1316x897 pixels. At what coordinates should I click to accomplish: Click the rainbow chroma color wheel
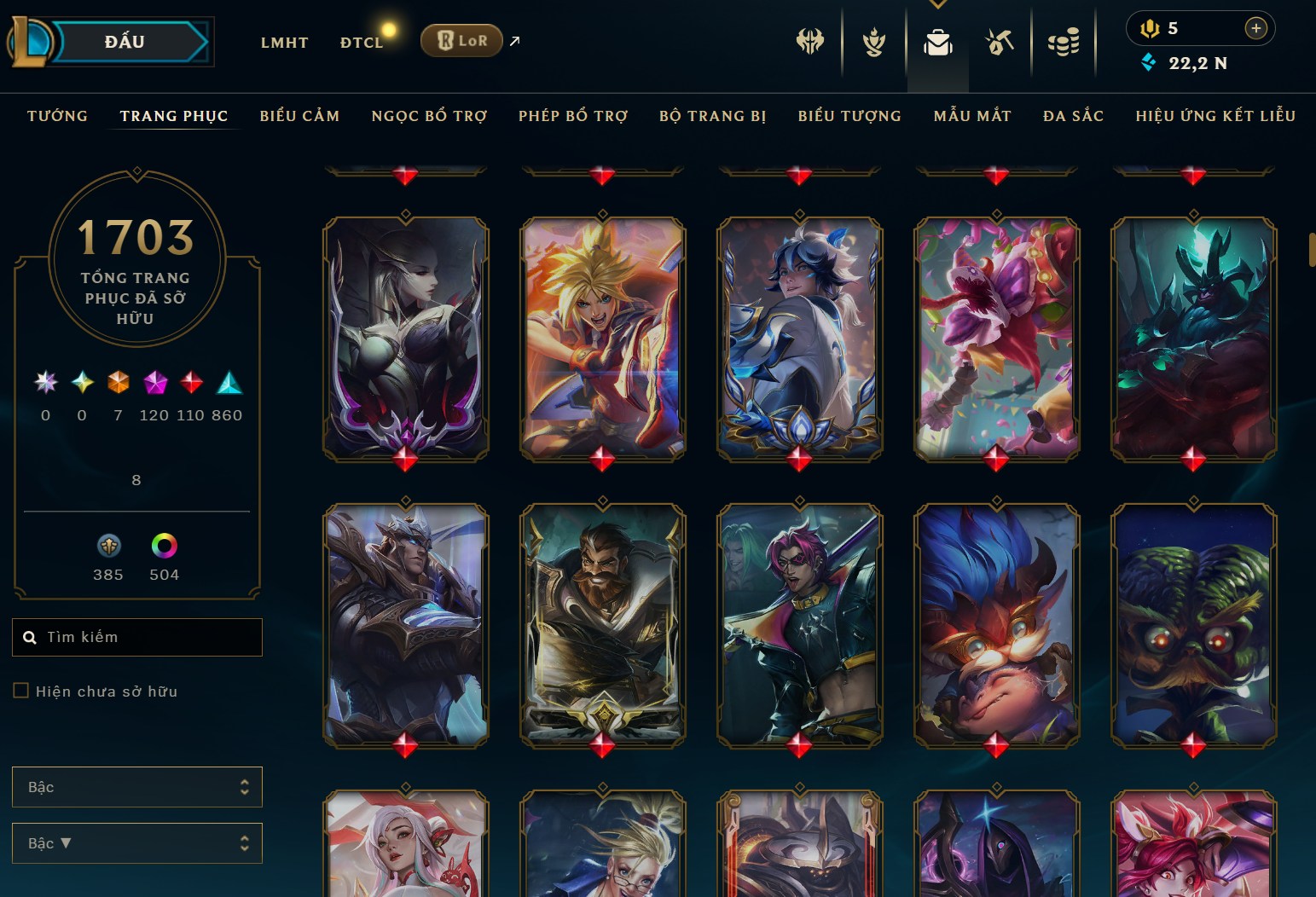164,547
